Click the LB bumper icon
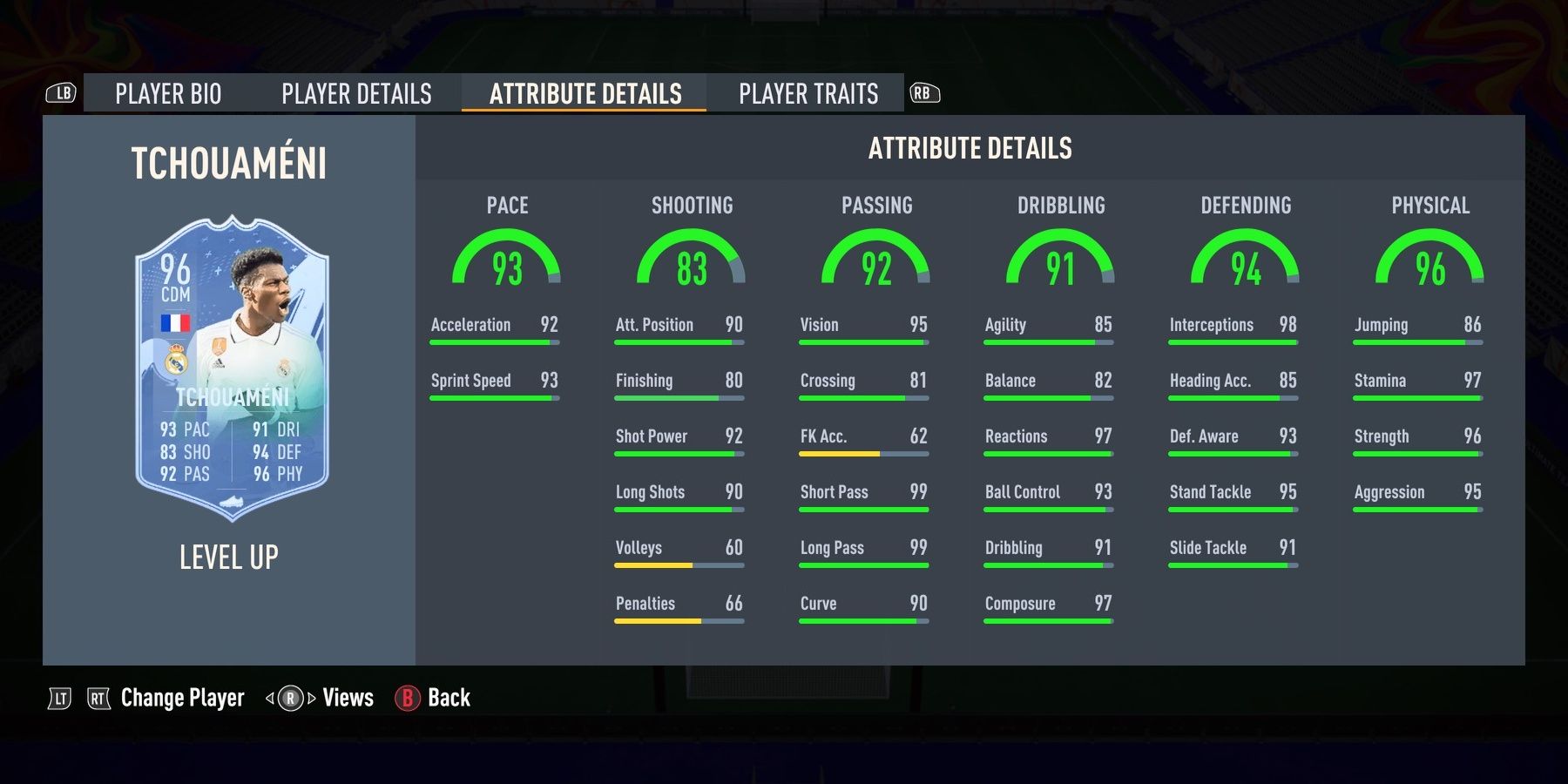Viewport: 1568px width, 784px height. [61, 92]
